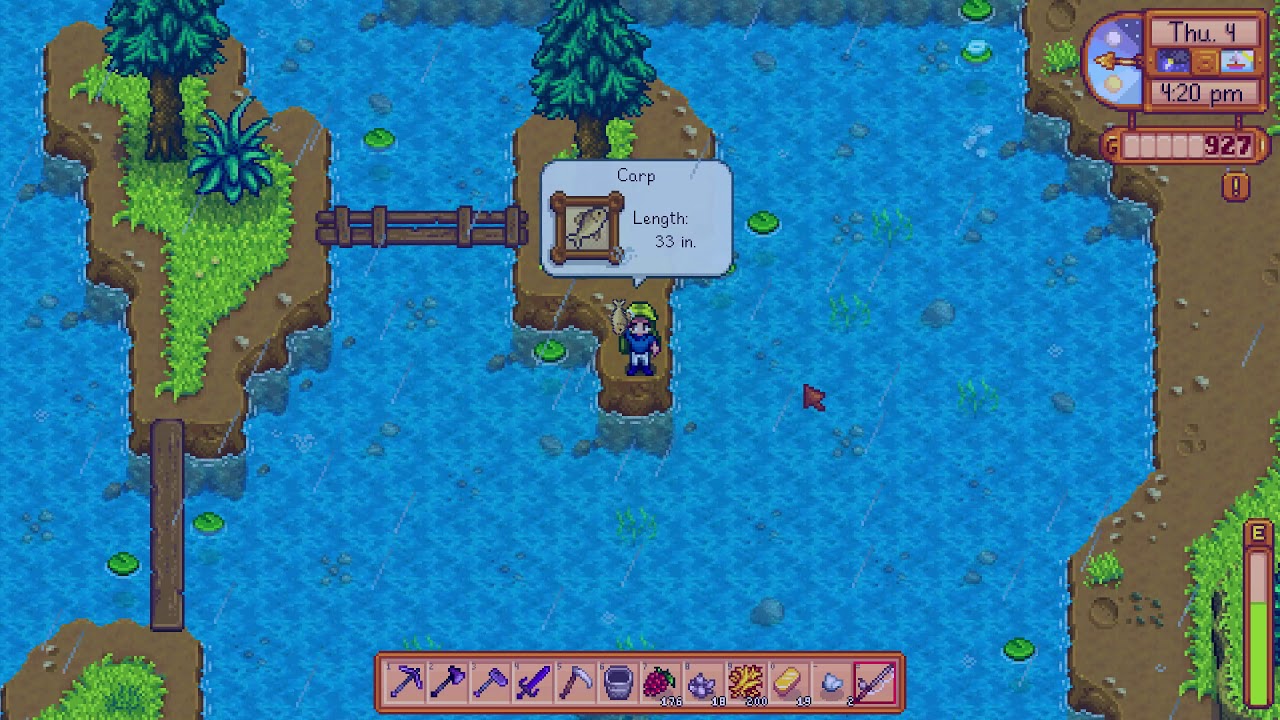Click the Length 33 in. text
Viewport: 1280px width, 720px height.
(666, 229)
